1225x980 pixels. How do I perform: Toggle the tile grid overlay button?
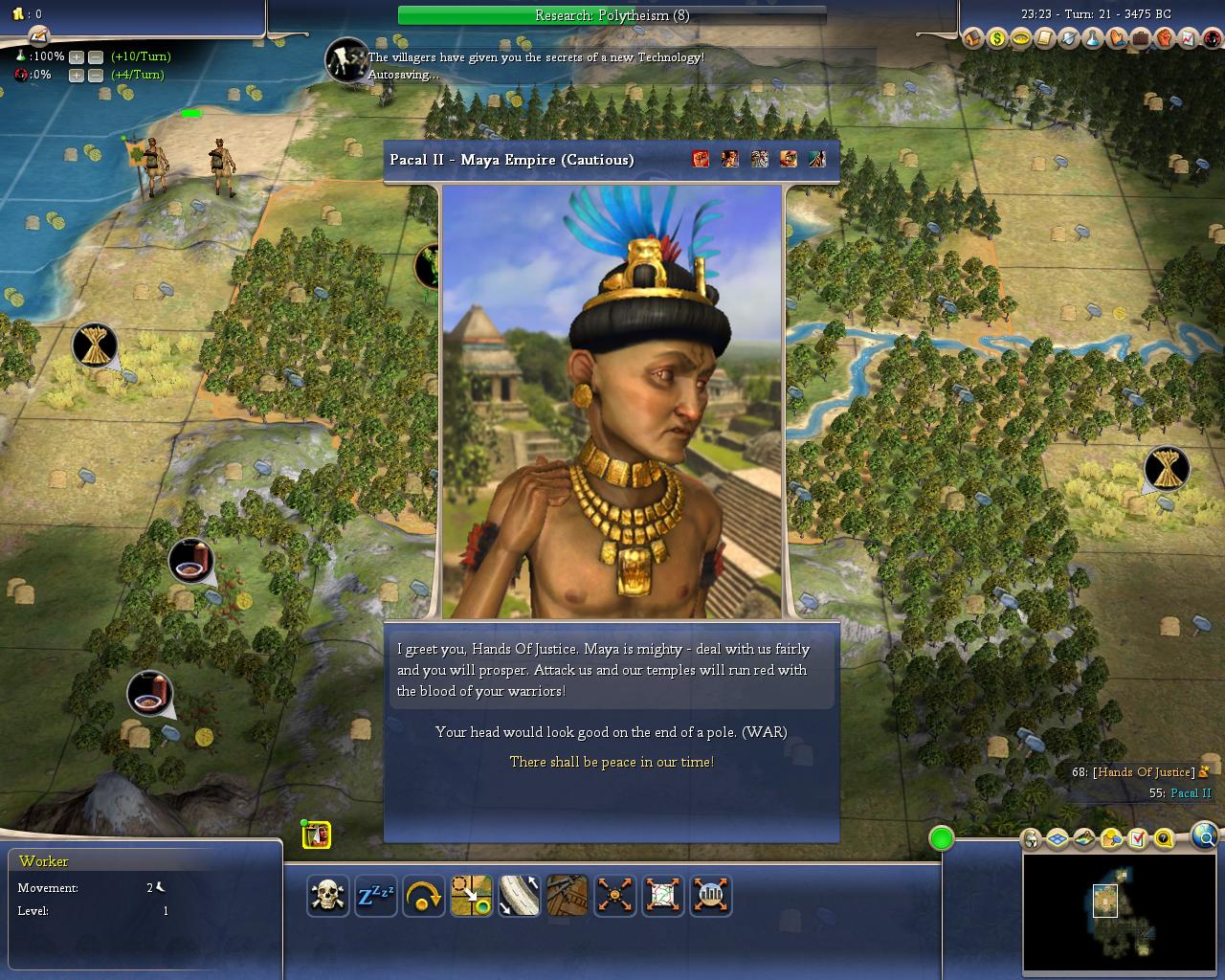pyautogui.click(x=1058, y=839)
